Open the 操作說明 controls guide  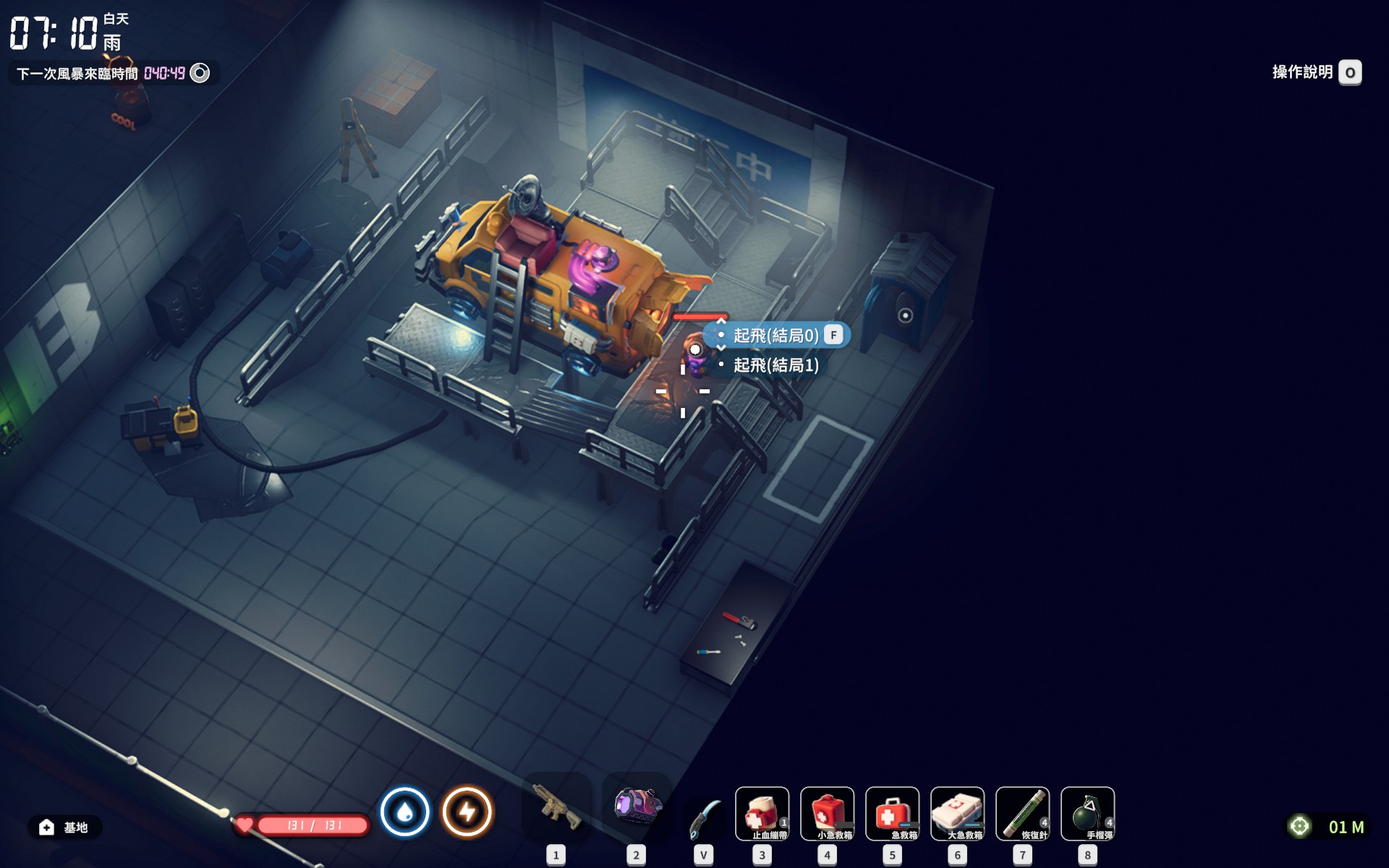(1316, 72)
